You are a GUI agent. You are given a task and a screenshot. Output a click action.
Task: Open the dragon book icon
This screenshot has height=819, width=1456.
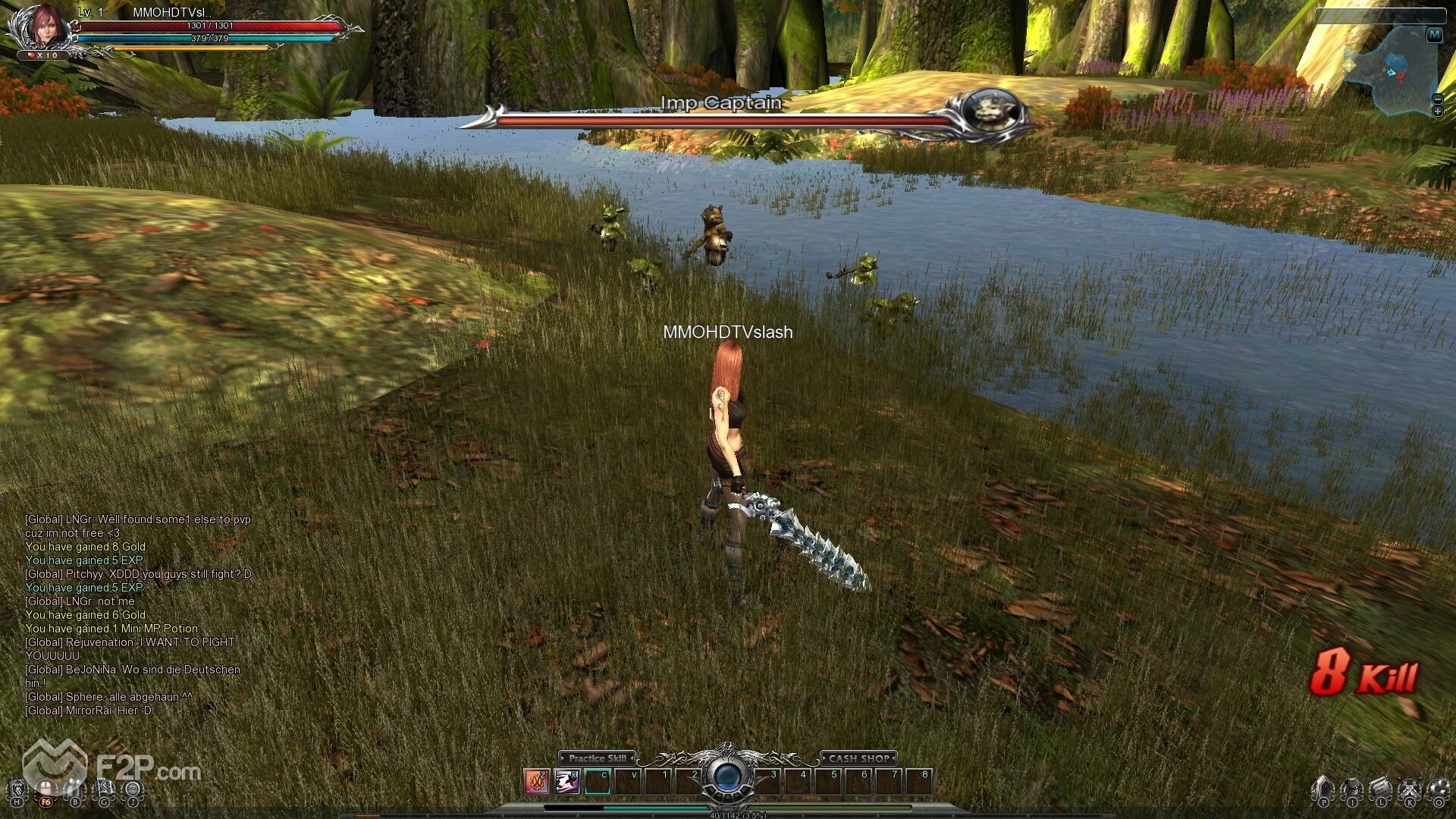[x=17, y=789]
